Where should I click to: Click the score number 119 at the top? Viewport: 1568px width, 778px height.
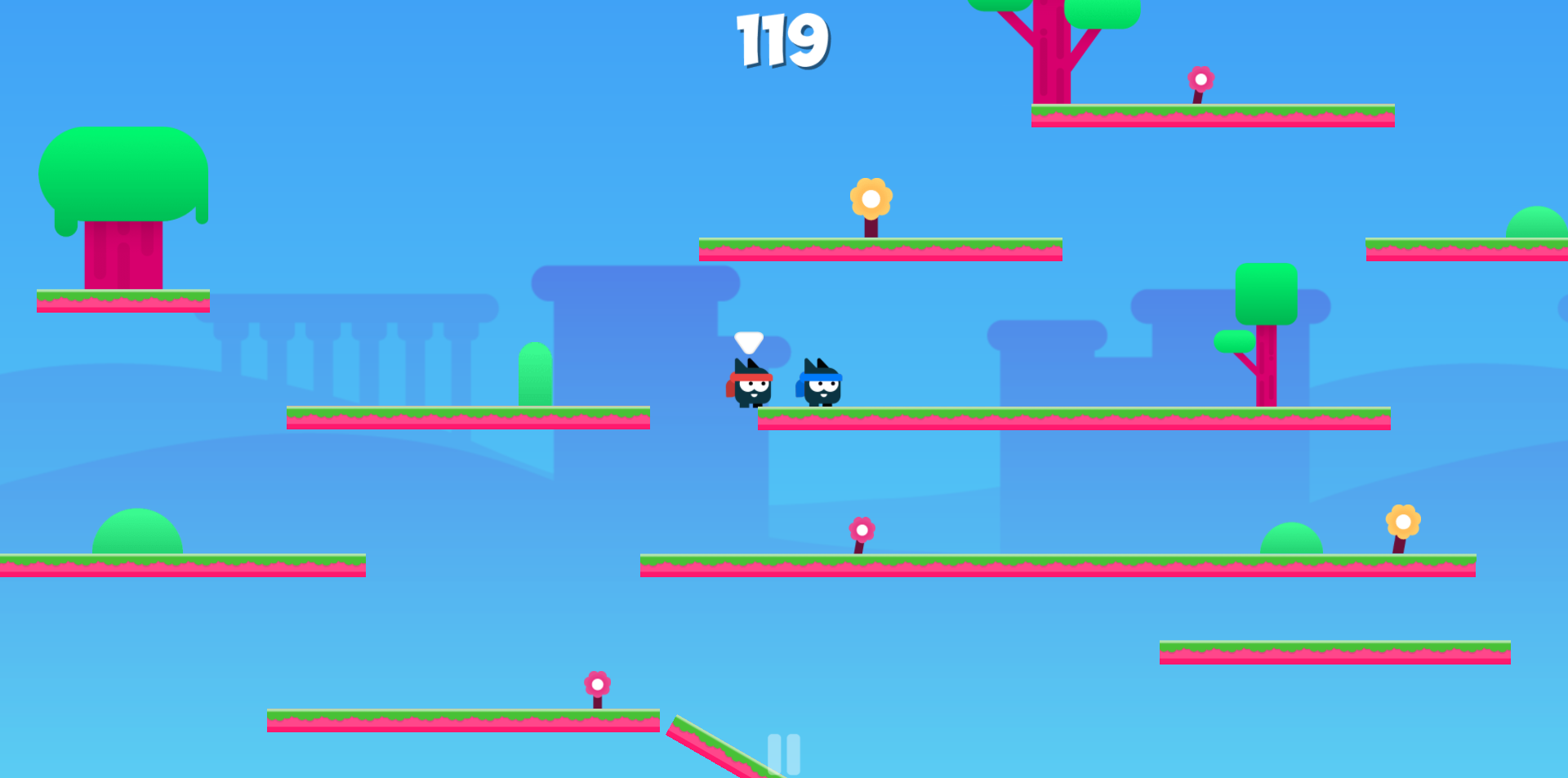pyautogui.click(x=782, y=41)
